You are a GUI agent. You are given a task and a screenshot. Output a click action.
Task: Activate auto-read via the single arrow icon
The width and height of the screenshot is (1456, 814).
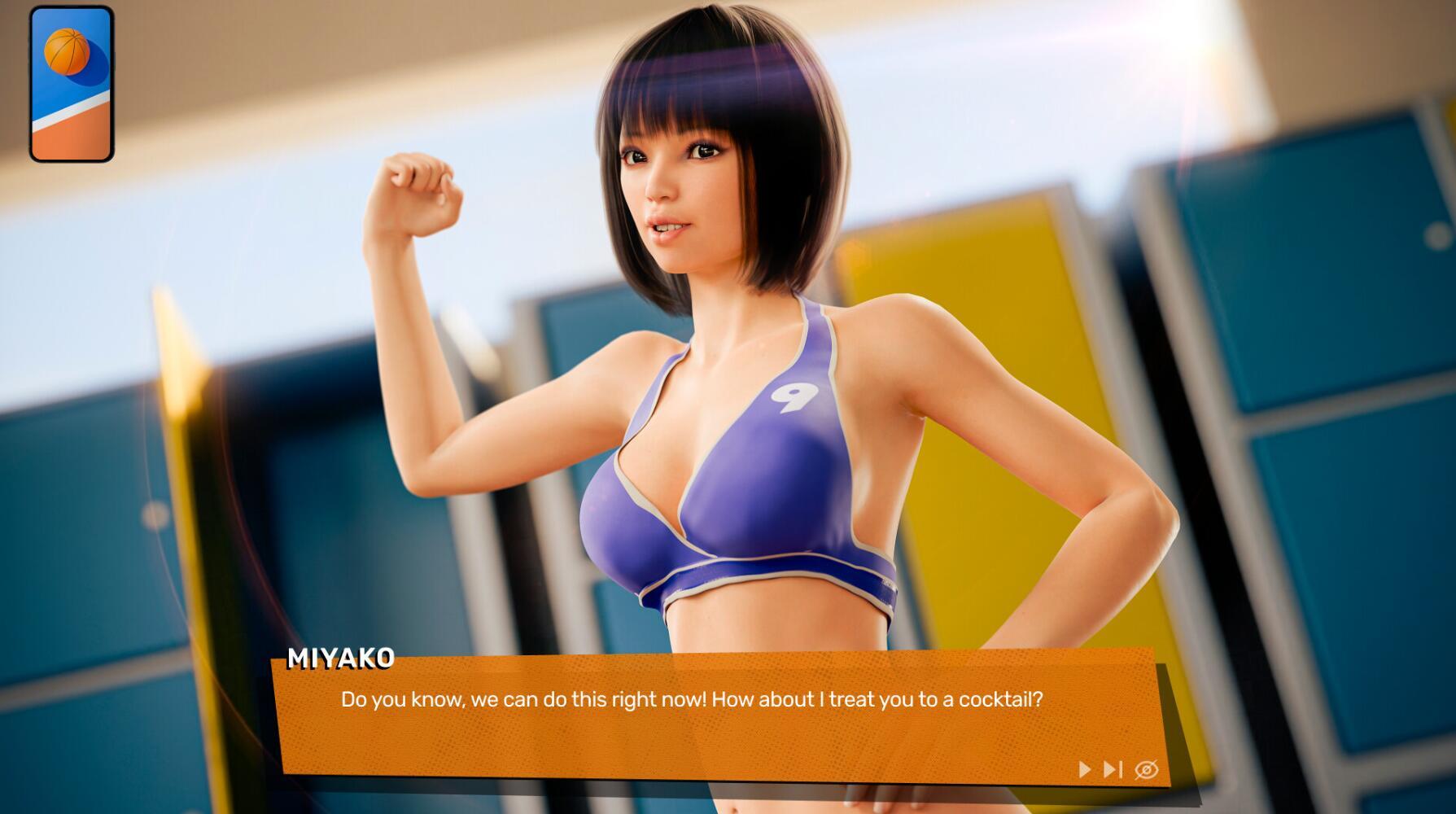pos(1085,767)
